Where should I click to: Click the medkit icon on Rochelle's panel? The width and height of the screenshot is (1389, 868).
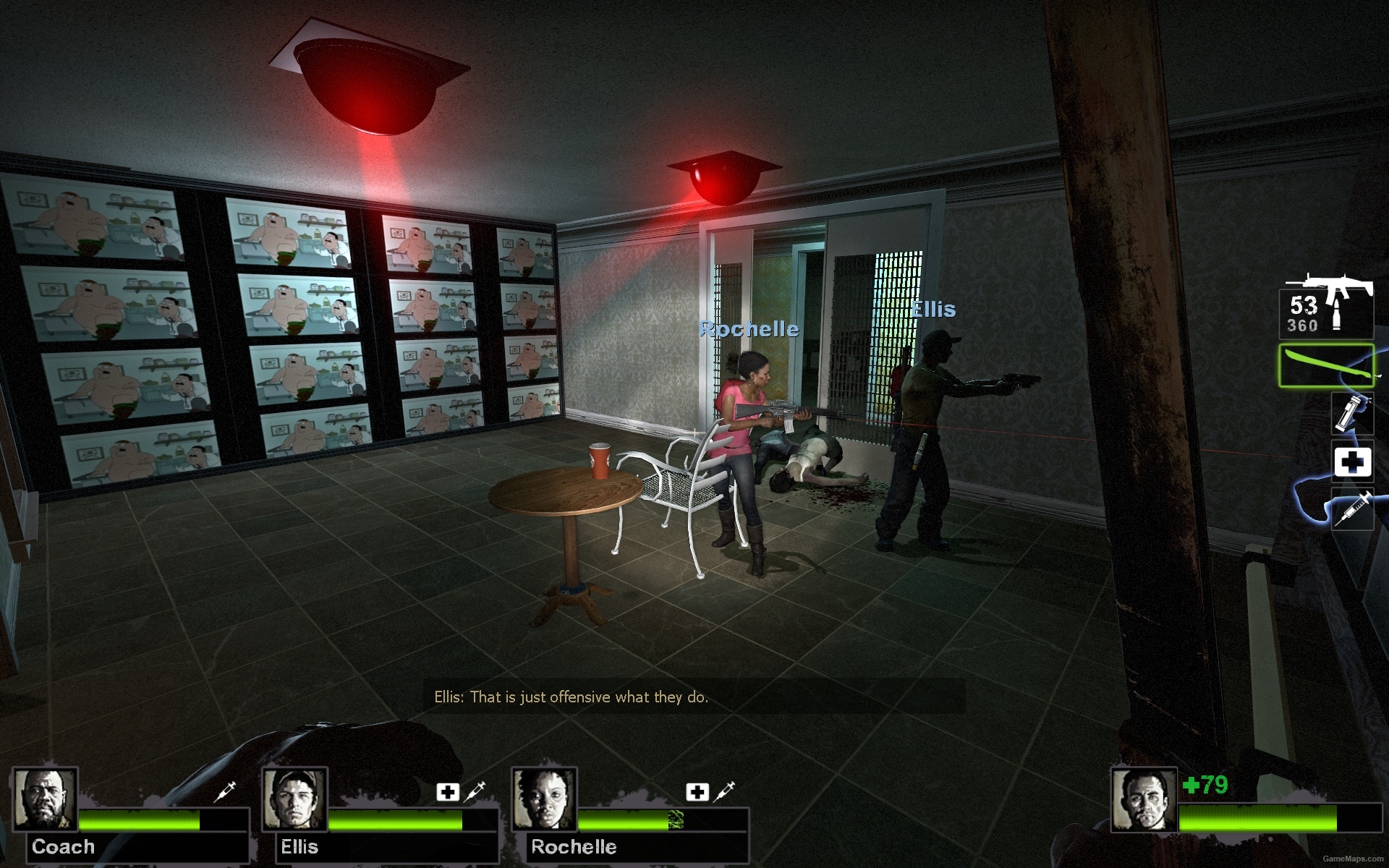pyautogui.click(x=697, y=792)
